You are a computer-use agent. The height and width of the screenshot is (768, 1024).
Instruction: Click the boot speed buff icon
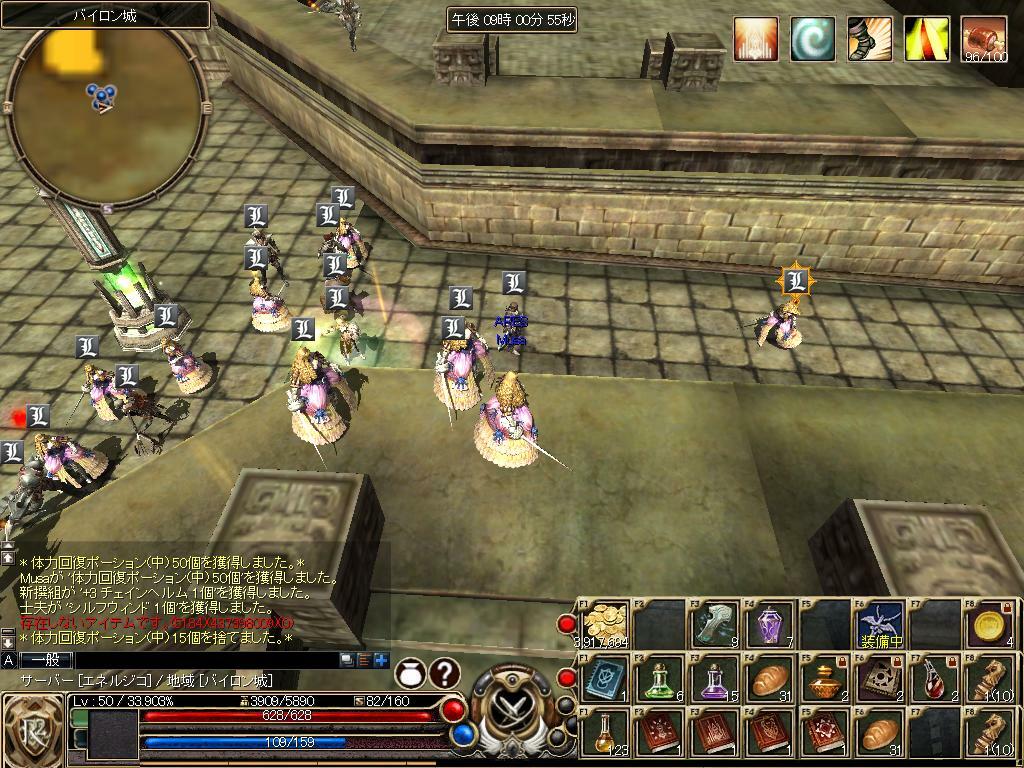click(x=869, y=40)
